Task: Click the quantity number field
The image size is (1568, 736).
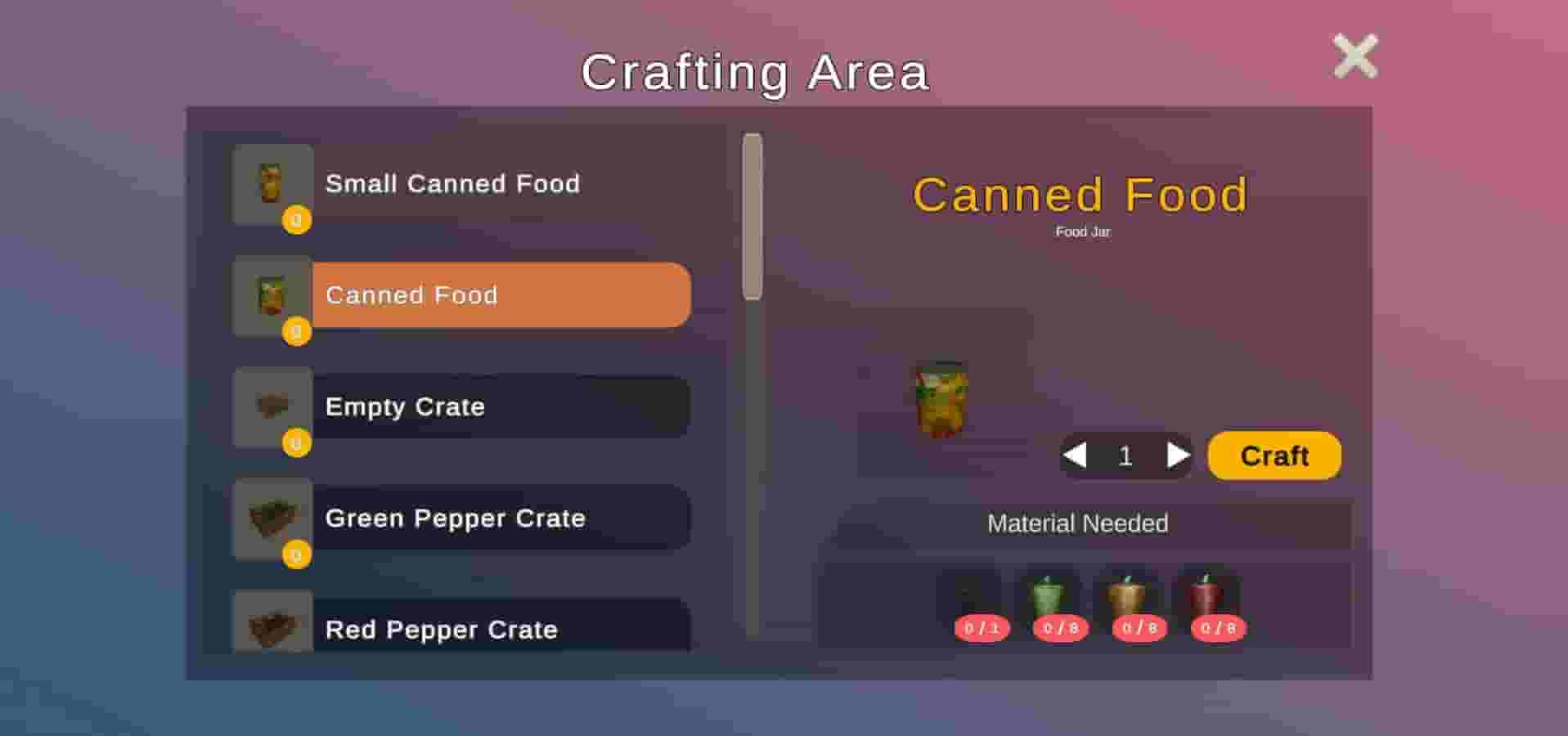Action: [1125, 456]
